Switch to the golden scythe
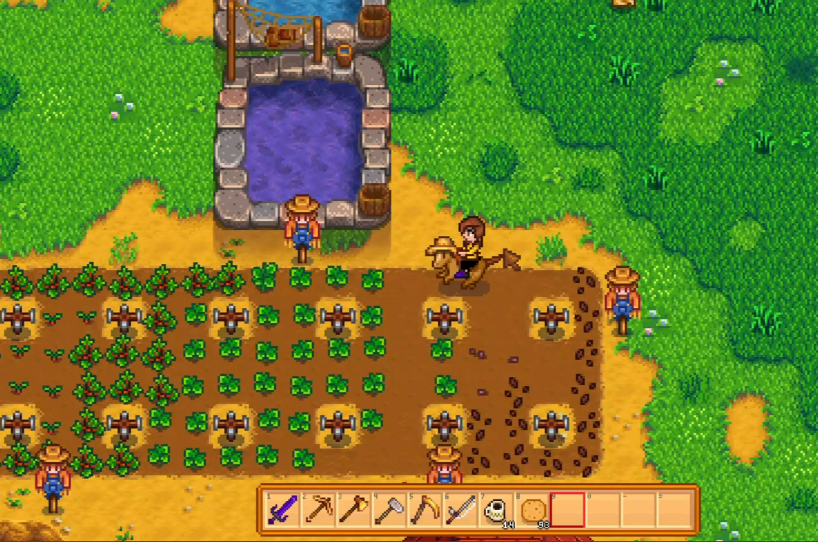The width and height of the screenshot is (818, 542). [x=424, y=510]
